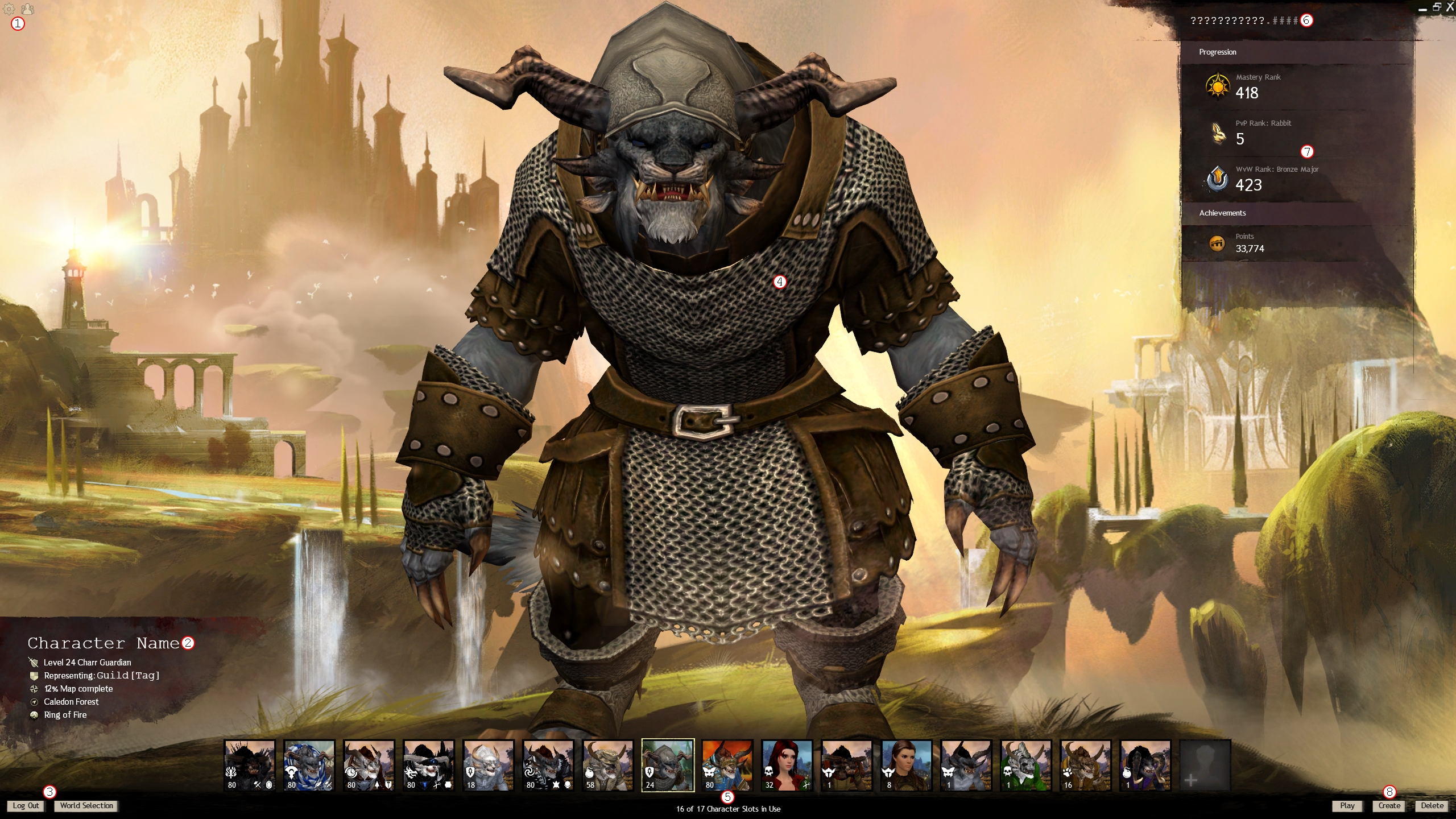The width and height of the screenshot is (1456, 819).
Task: Log Out of the account
Action: click(26, 805)
